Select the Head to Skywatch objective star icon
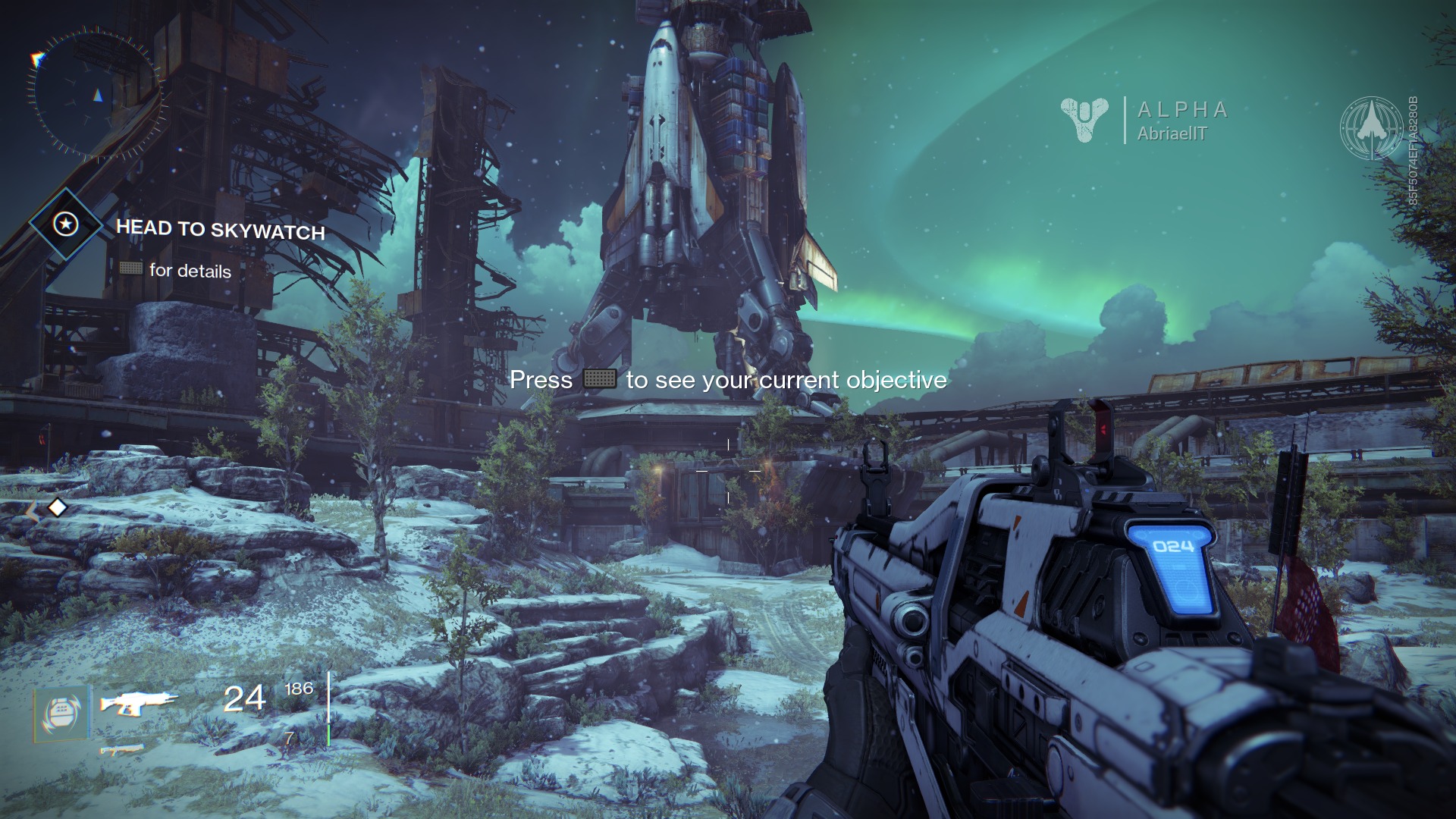The width and height of the screenshot is (1456, 819). (x=66, y=224)
